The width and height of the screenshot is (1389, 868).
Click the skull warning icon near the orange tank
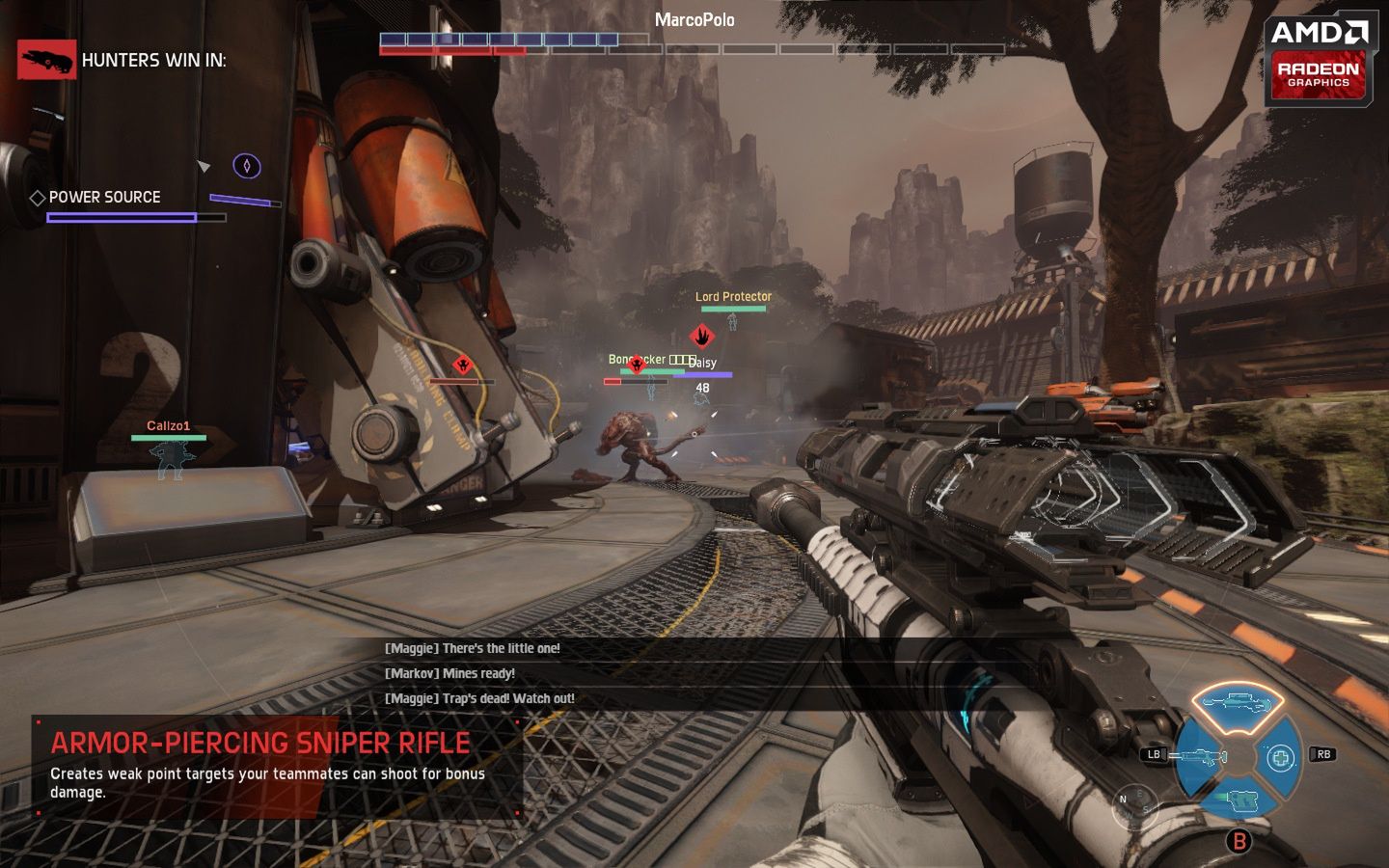(x=462, y=366)
